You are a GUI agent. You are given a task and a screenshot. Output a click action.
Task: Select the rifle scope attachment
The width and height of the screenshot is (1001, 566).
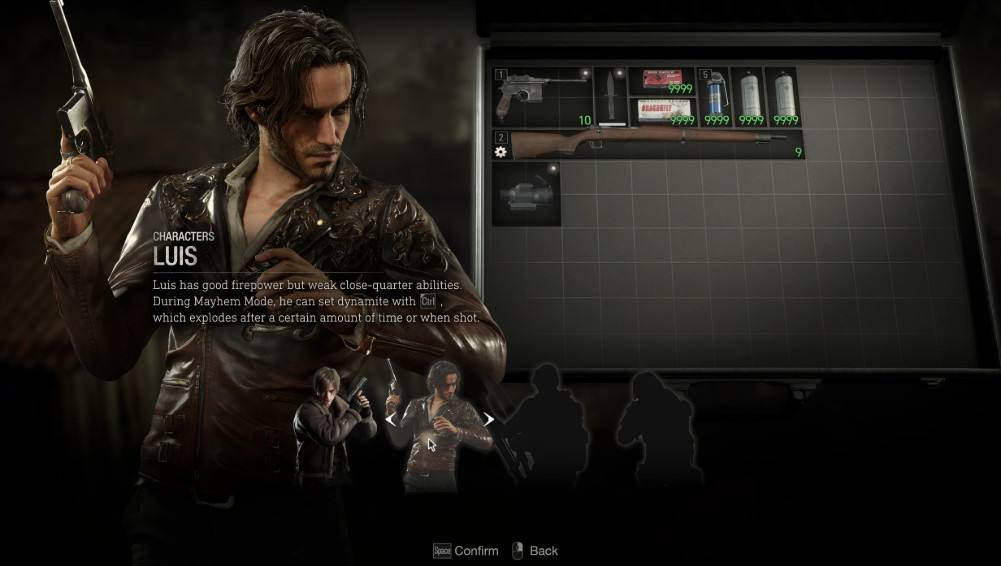[x=526, y=194]
